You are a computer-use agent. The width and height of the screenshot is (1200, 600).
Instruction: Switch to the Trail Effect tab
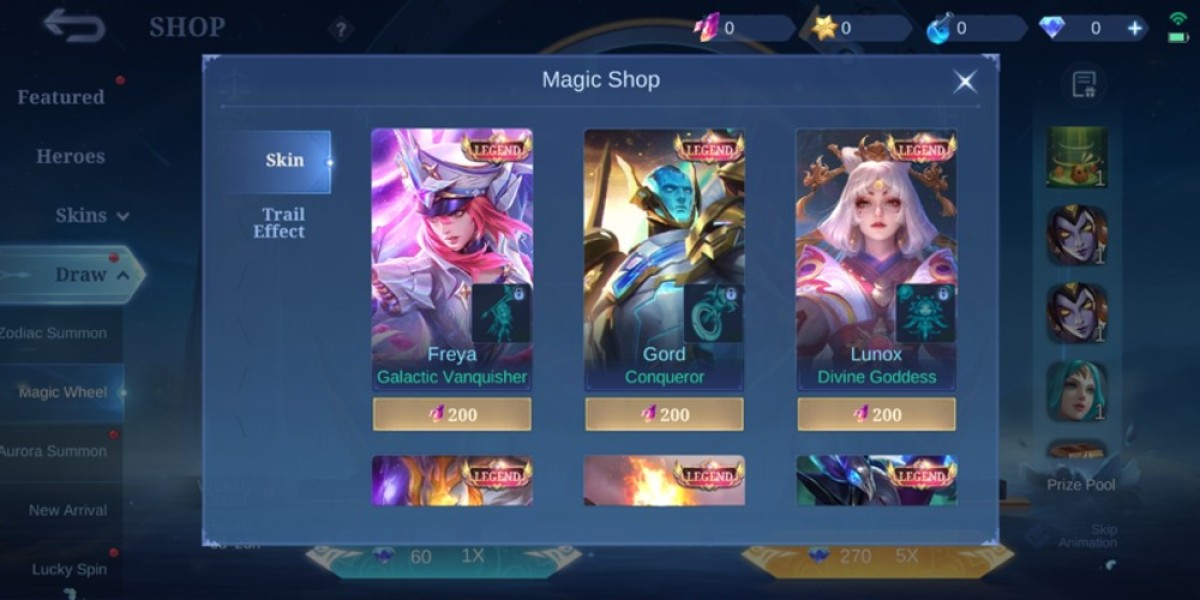[280, 222]
